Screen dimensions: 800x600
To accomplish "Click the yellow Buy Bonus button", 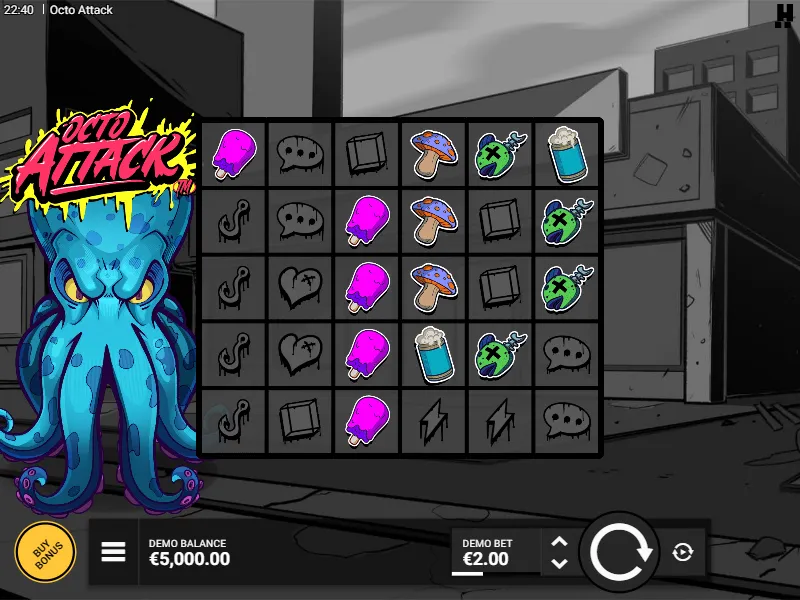I will [45, 552].
